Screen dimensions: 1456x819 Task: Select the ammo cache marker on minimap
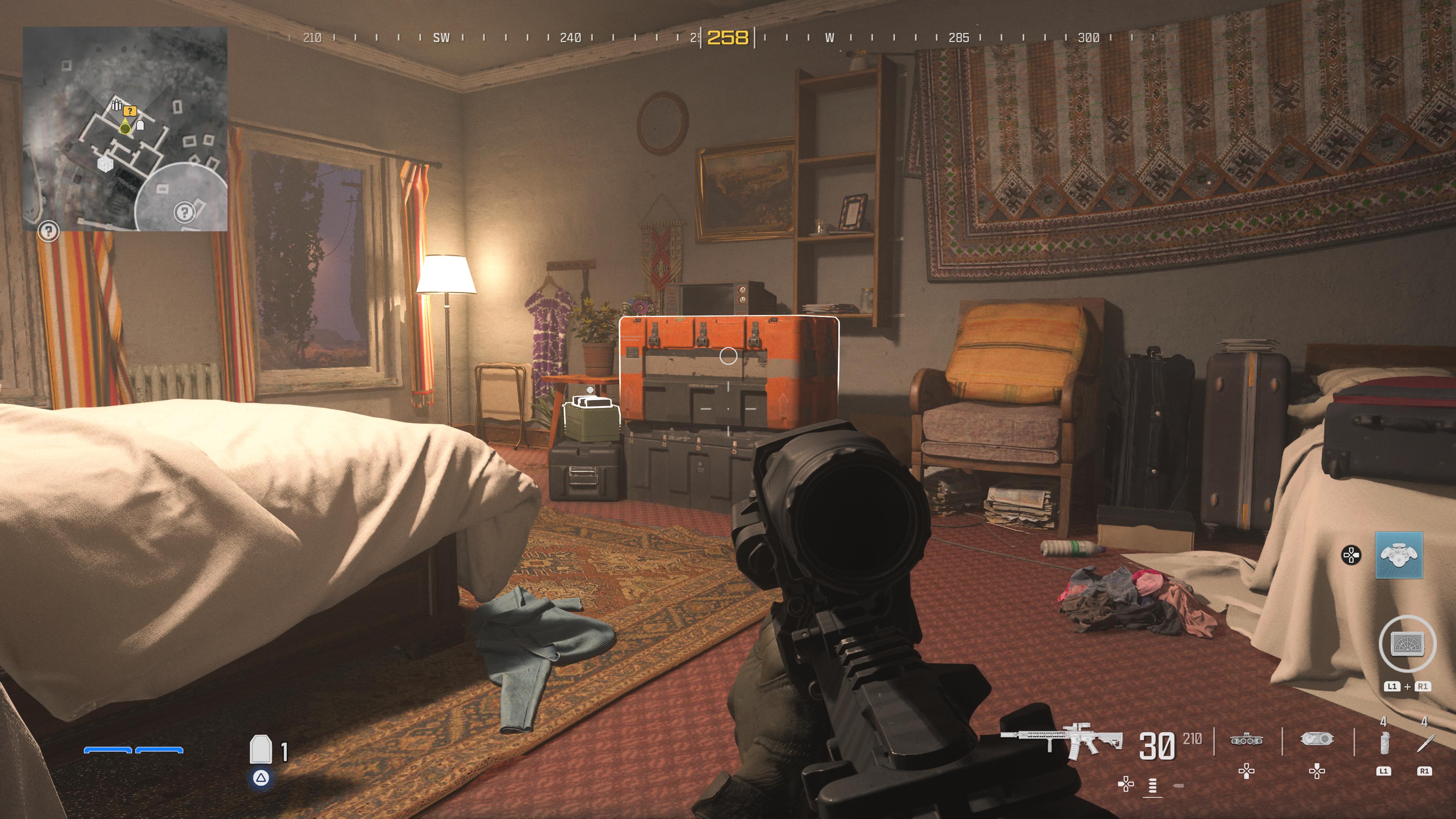pyautogui.click(x=116, y=105)
